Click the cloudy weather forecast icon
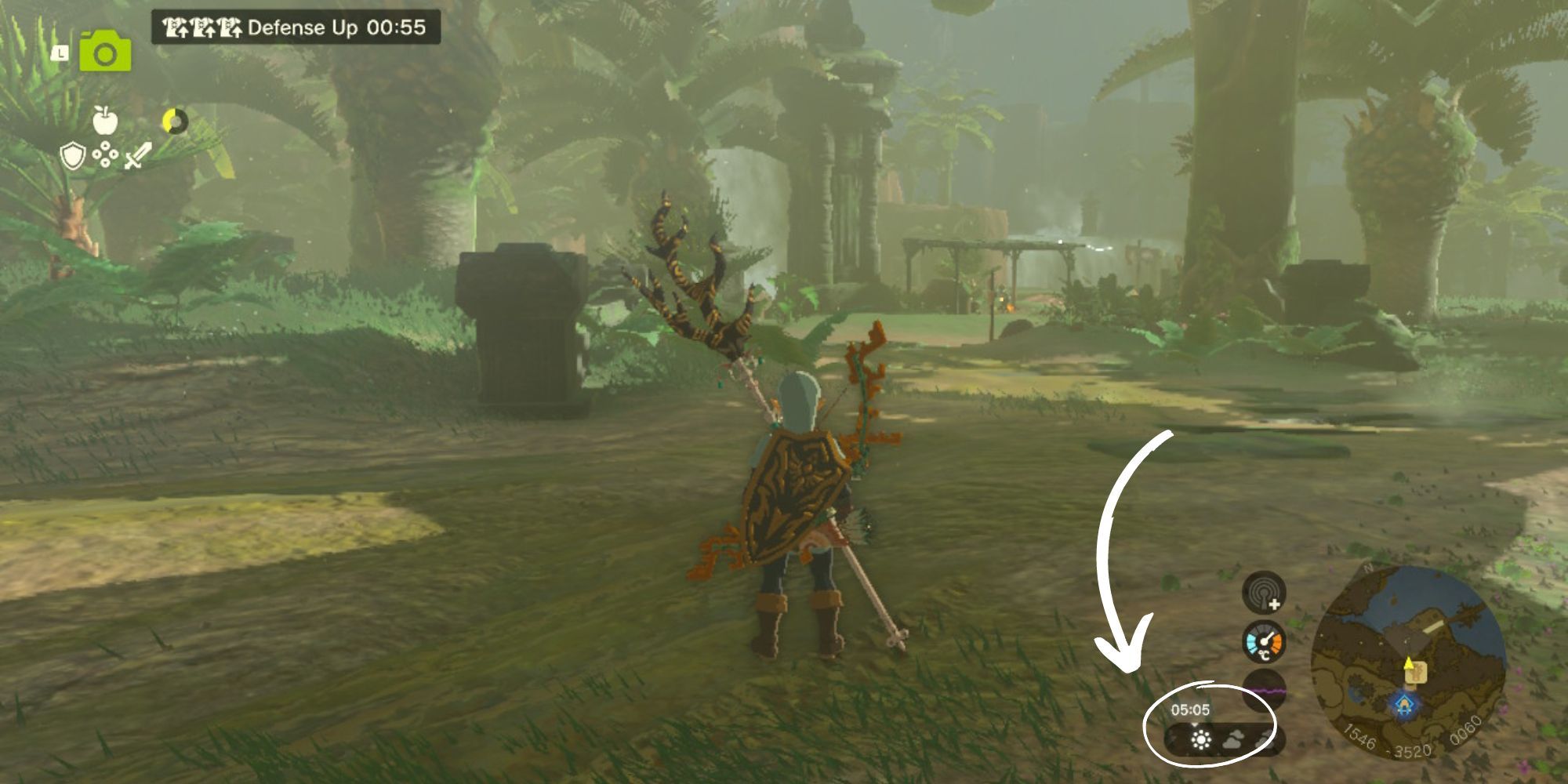This screenshot has width=1568, height=784. (x=1232, y=738)
